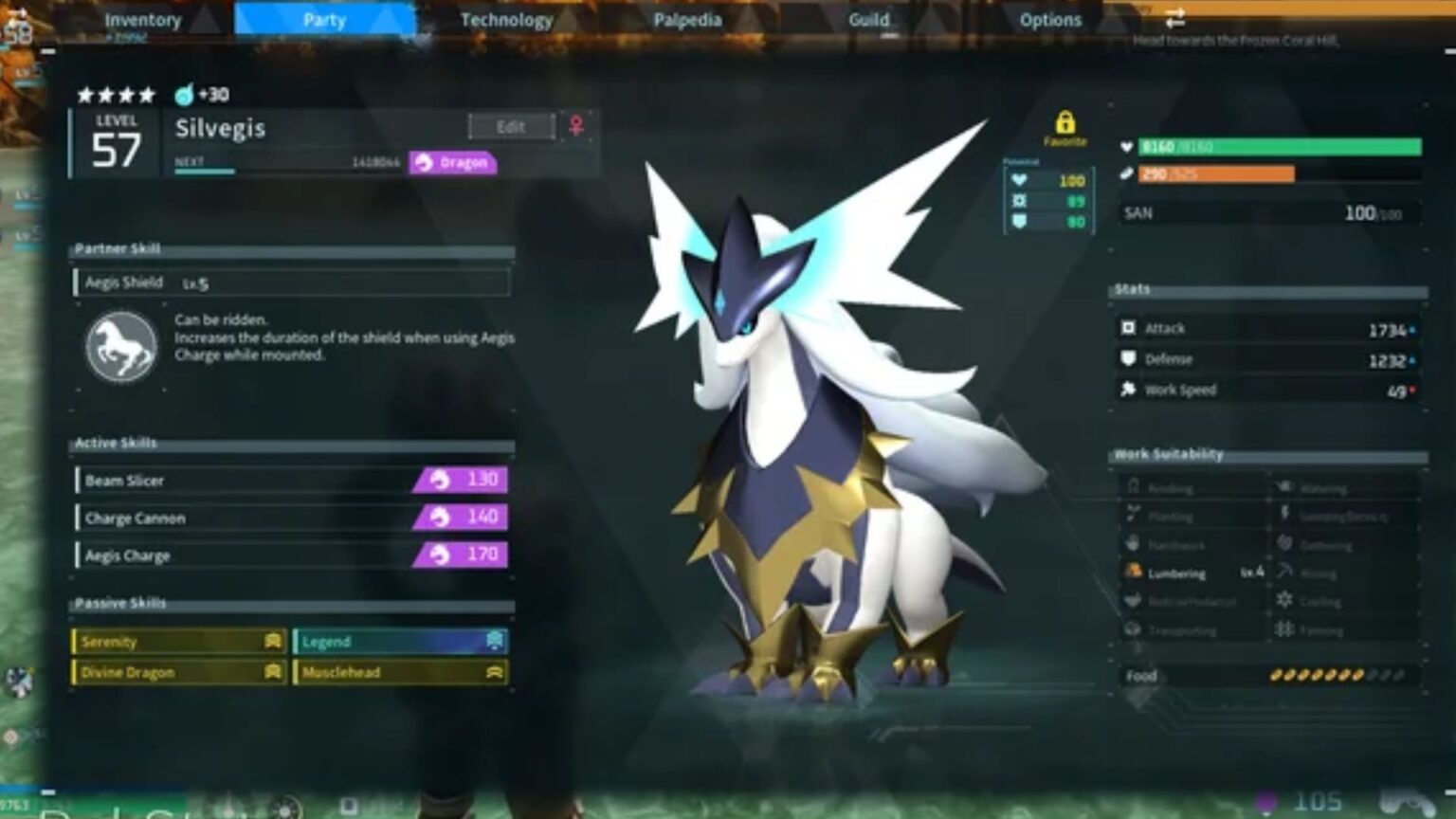Viewport: 1456px width, 819px height.
Task: Switch to the Technology tab
Action: [507, 19]
